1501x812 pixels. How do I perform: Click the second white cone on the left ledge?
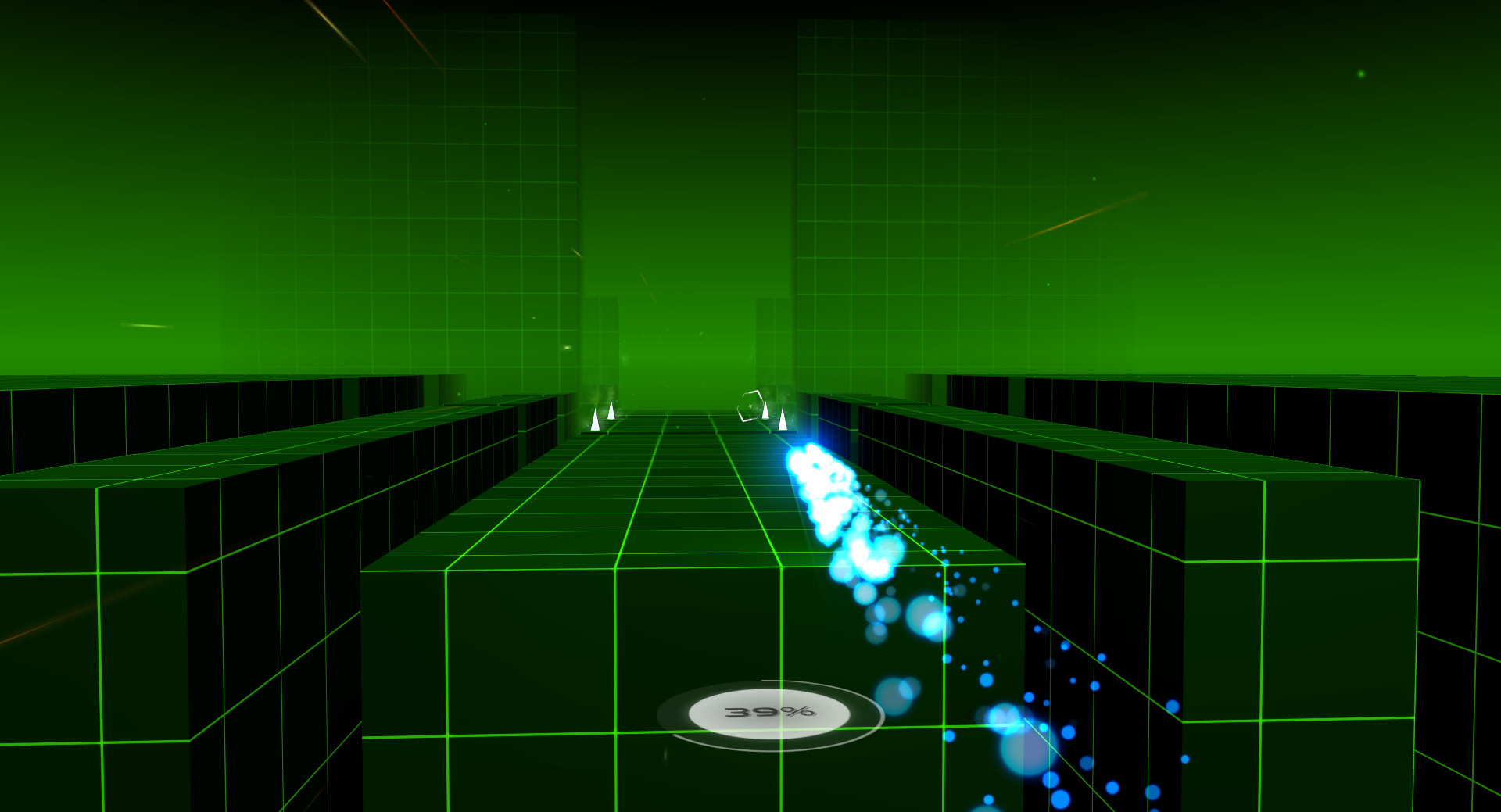tap(611, 412)
